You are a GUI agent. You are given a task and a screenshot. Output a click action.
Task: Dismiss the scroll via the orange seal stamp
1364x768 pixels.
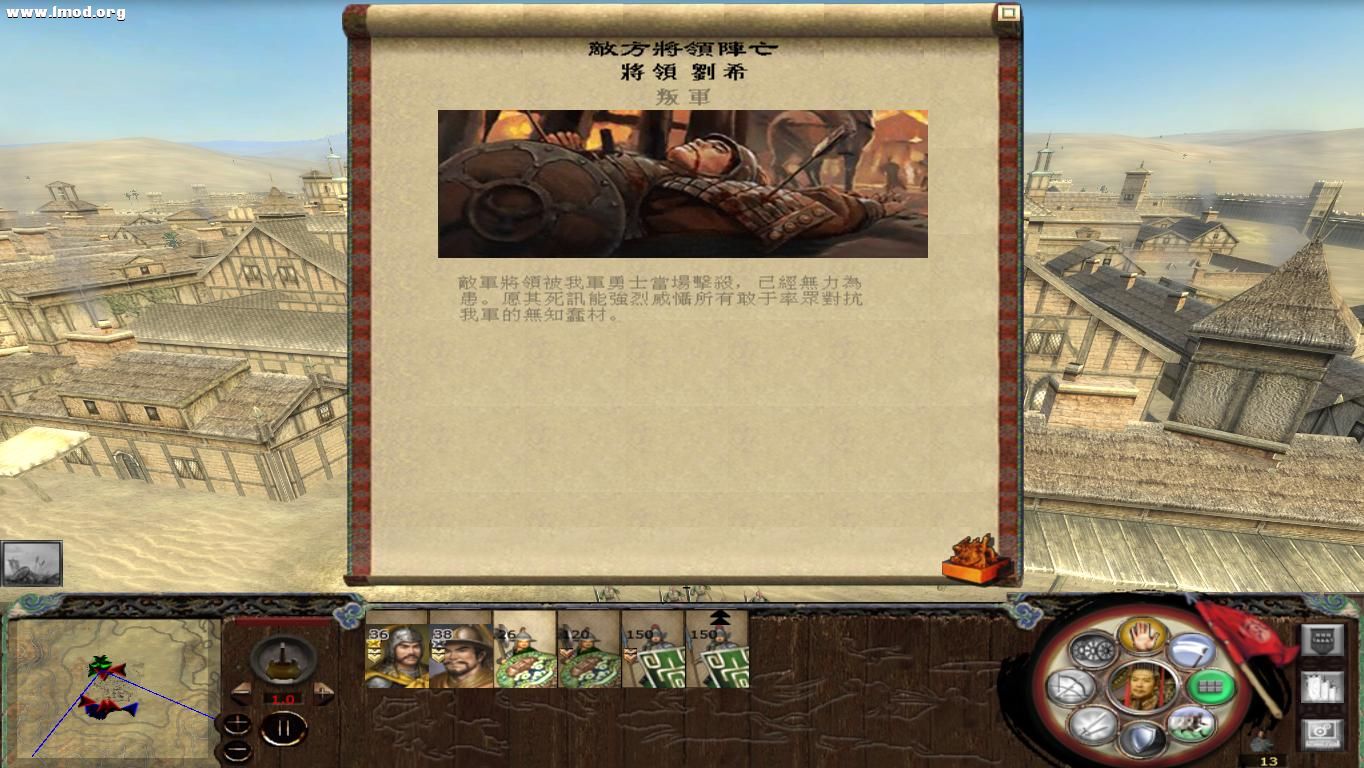tap(975, 558)
